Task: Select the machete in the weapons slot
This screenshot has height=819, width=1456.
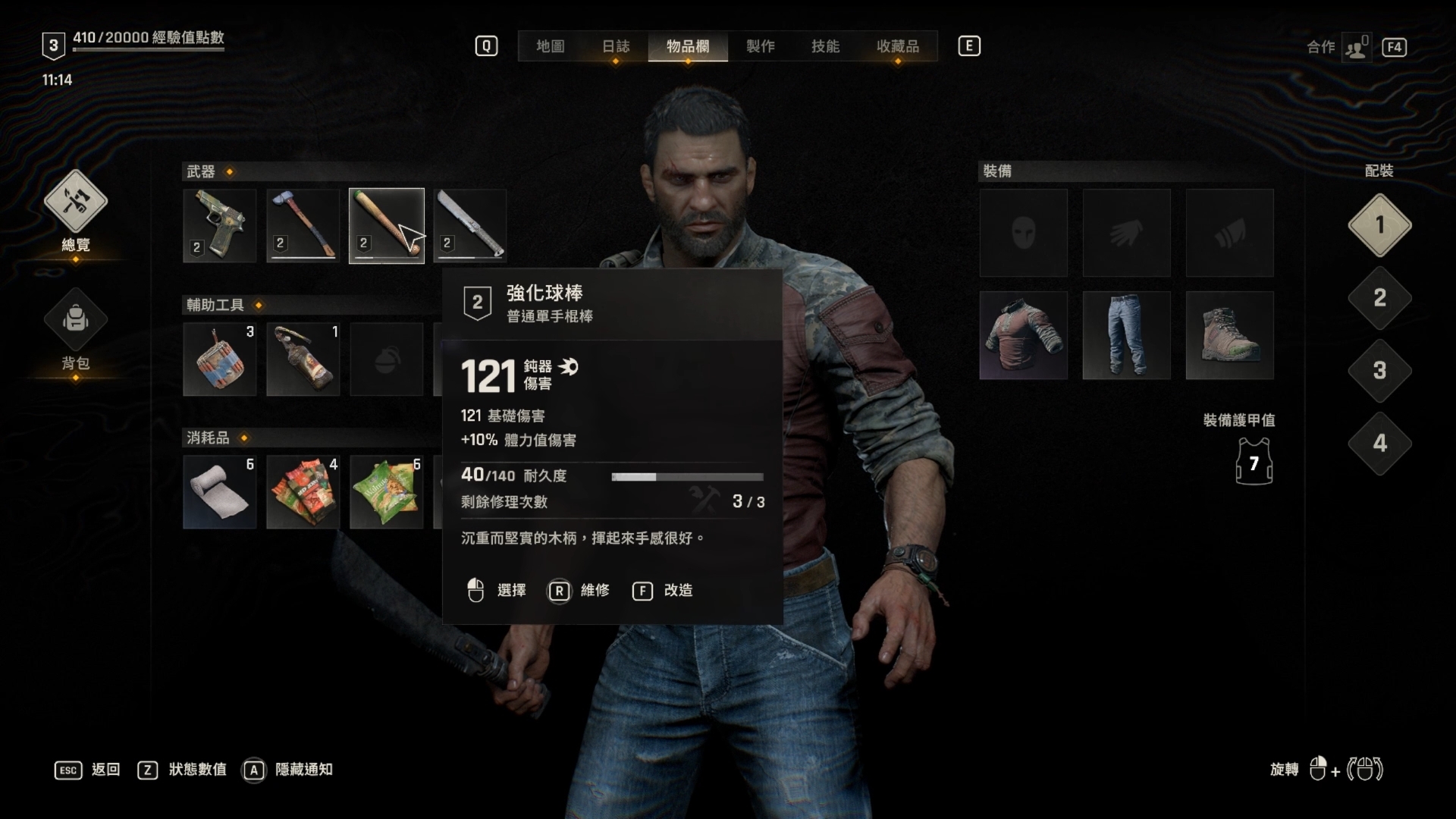Action: coord(469,225)
